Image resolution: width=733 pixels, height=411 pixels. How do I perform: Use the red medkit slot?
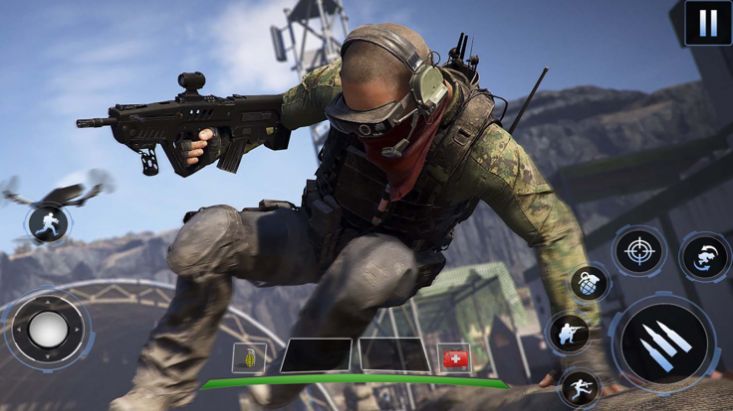(454, 358)
